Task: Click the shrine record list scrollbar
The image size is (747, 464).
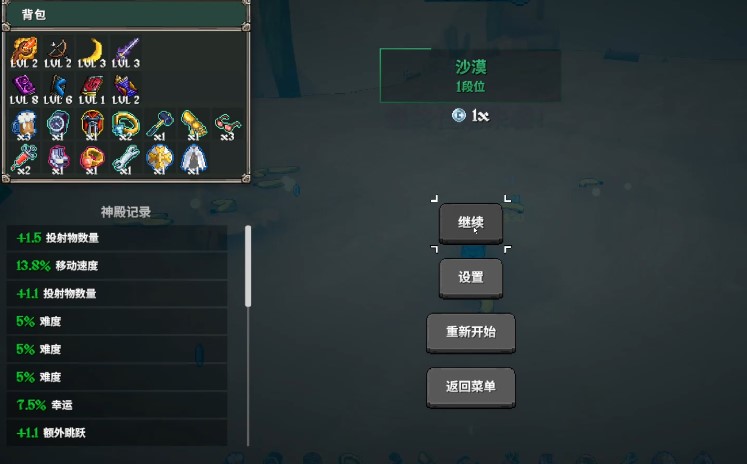Action: point(248,265)
